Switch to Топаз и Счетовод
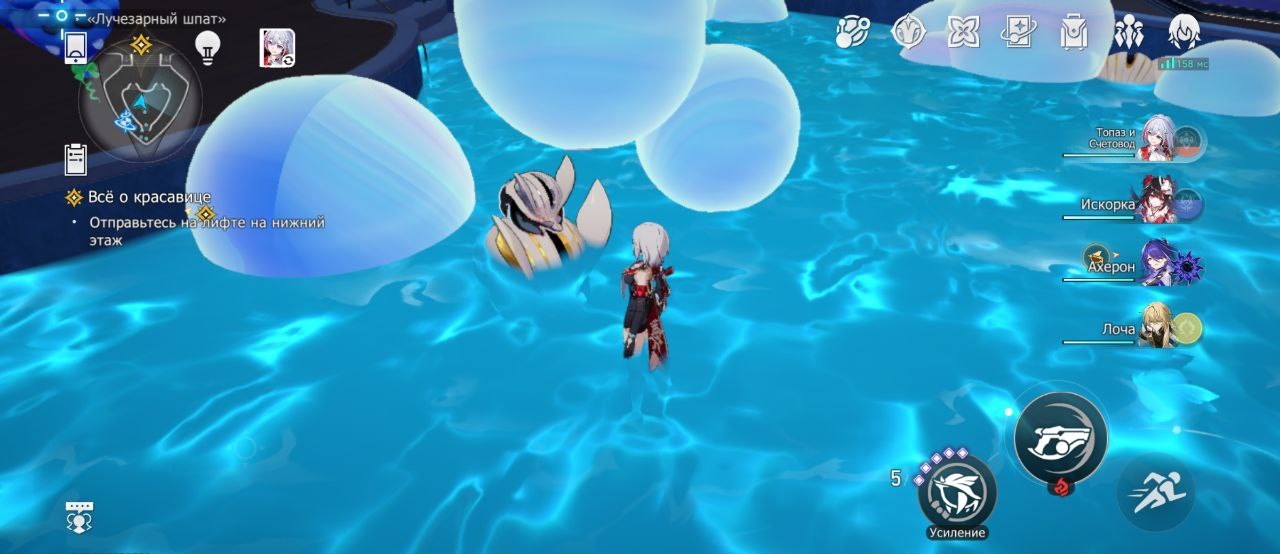Screen dimensions: 1280x554 click(1158, 139)
